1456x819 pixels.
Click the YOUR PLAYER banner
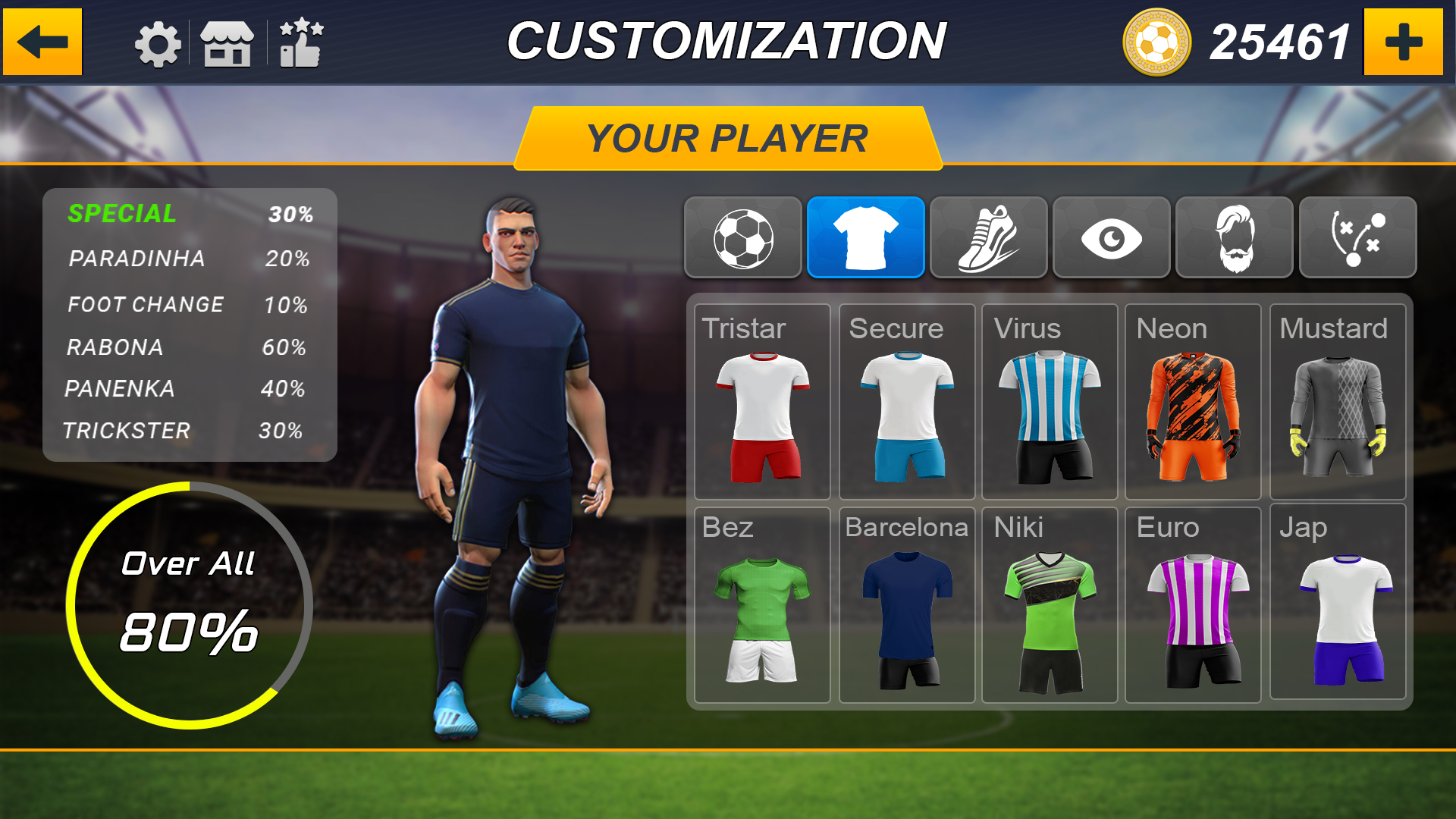click(x=726, y=138)
